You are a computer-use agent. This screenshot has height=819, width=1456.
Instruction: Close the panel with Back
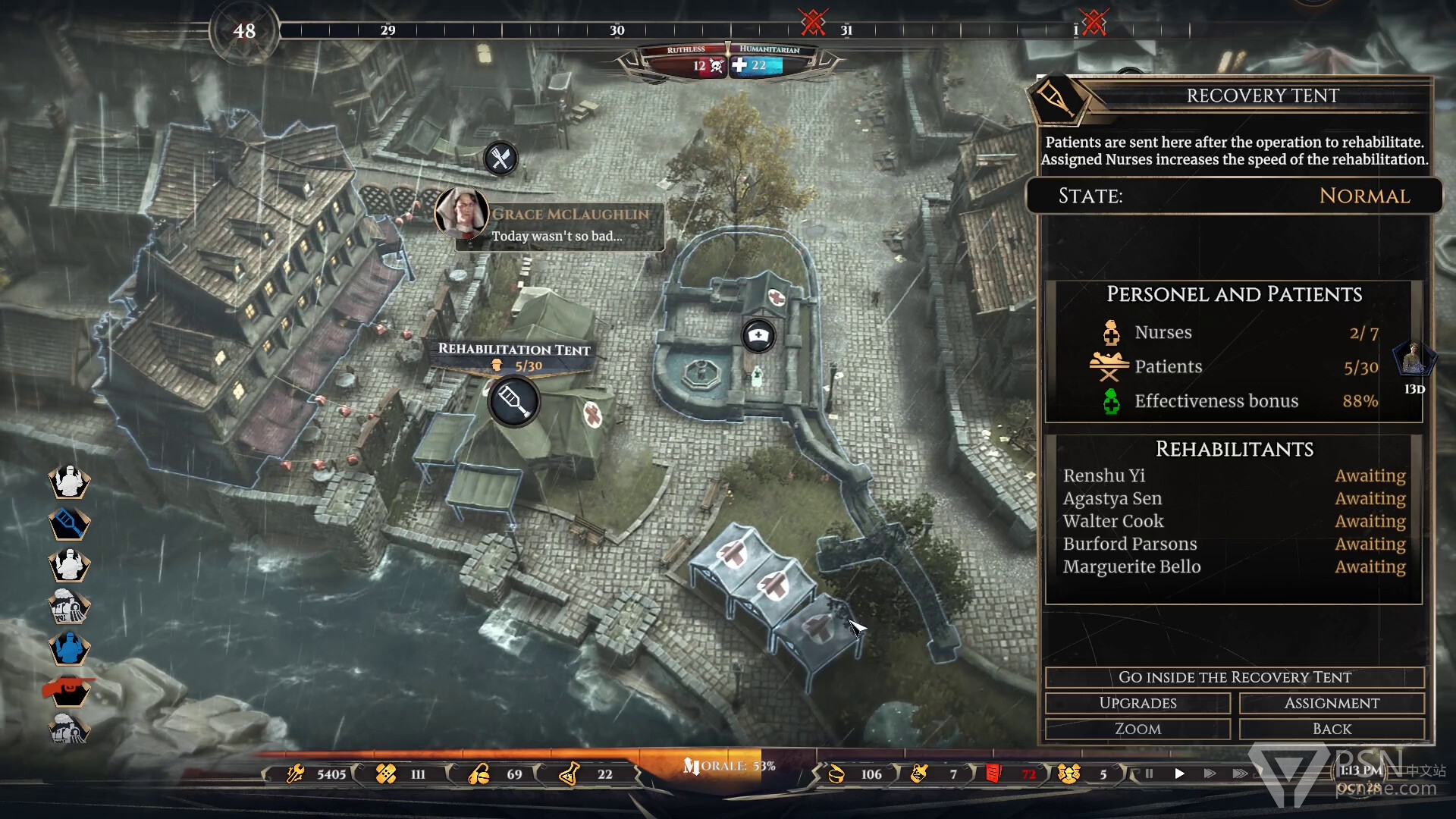1332,729
